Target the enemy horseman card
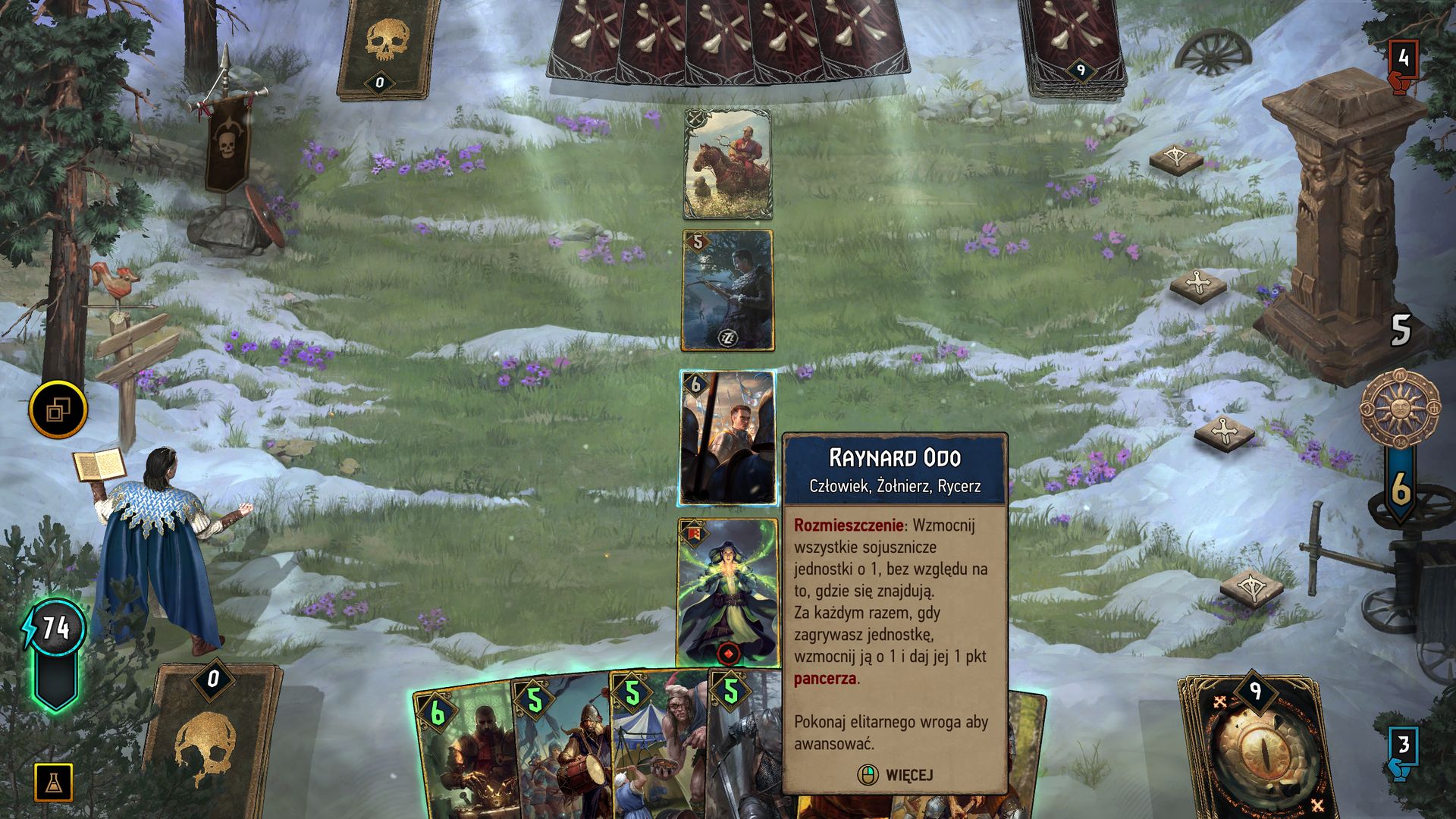Viewport: 1456px width, 819px height. 727,164
